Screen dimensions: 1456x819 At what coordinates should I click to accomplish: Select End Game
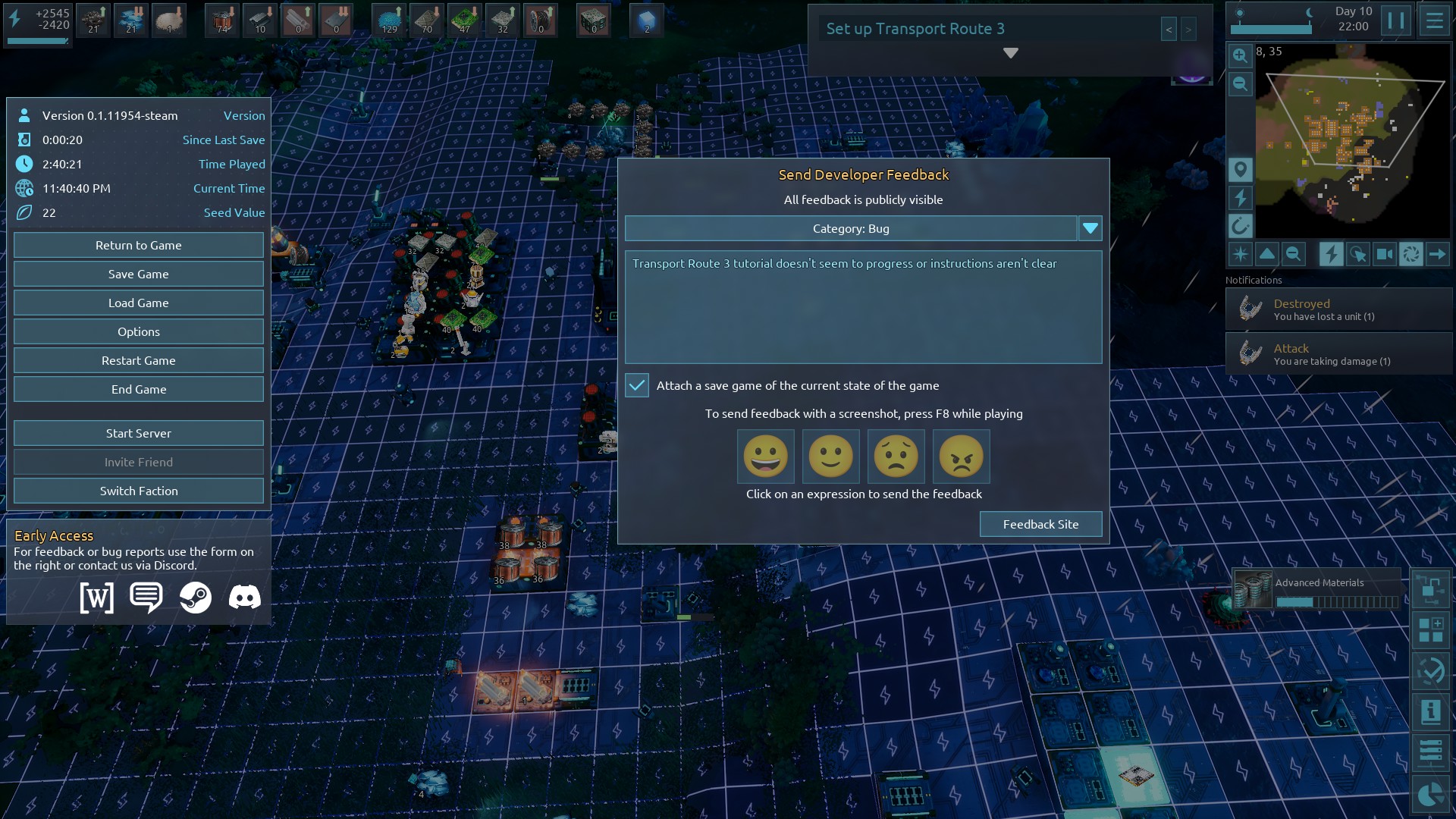point(138,389)
